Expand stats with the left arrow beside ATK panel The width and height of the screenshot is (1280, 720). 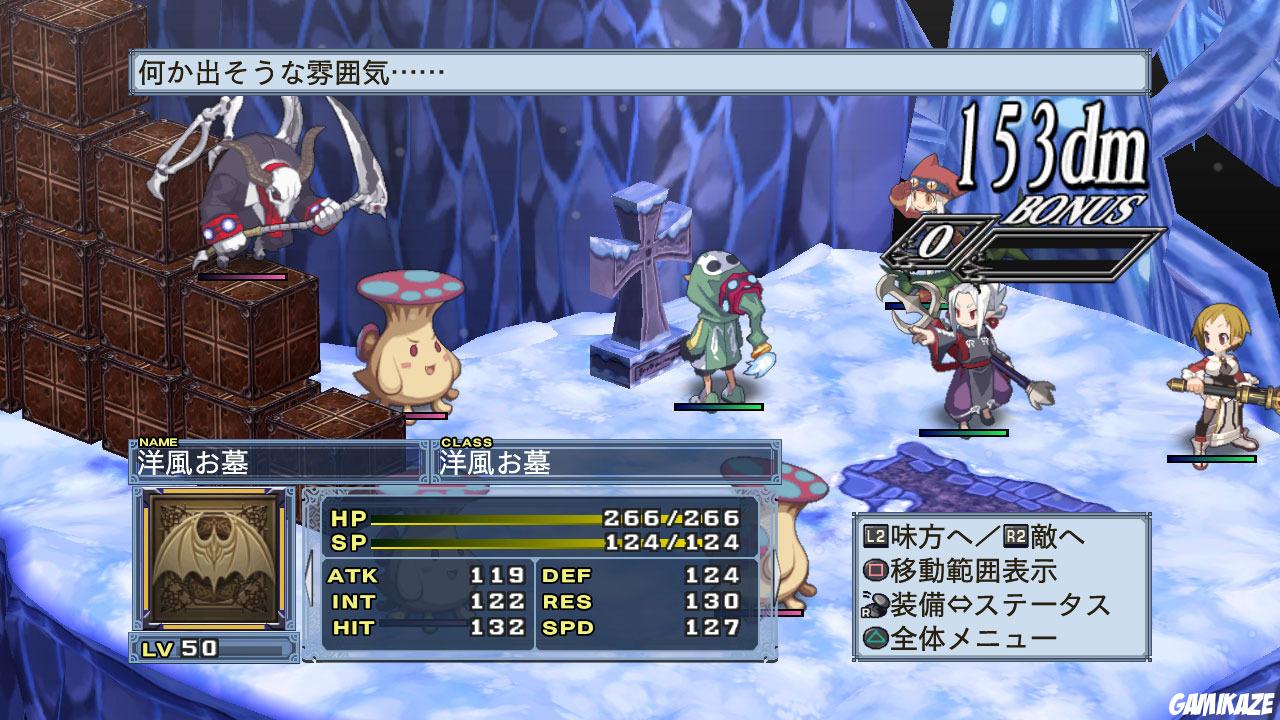point(307,578)
